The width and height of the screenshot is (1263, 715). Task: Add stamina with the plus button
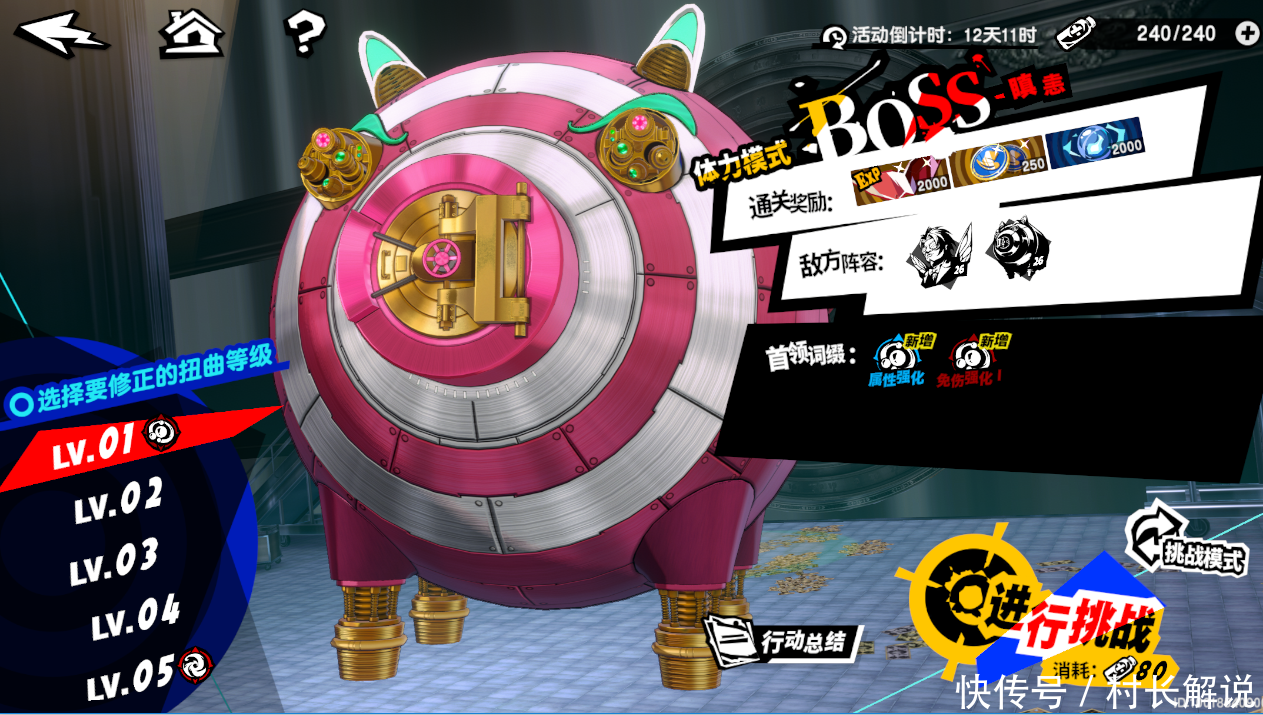point(1247,33)
